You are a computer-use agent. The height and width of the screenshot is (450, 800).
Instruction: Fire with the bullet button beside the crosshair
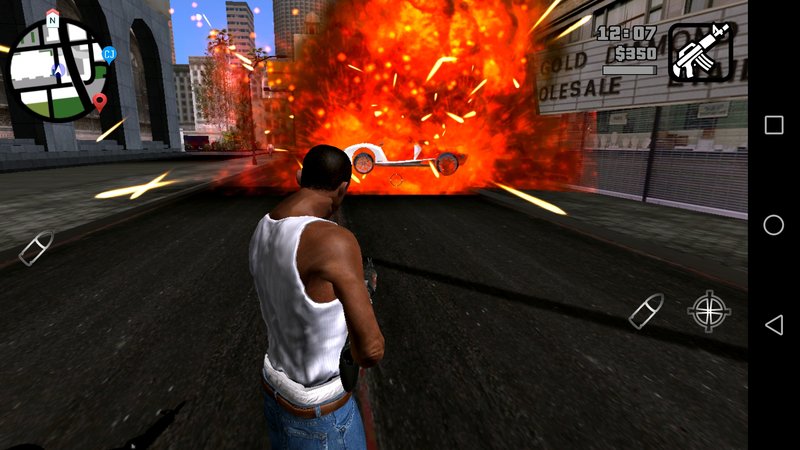pyautogui.click(x=646, y=311)
